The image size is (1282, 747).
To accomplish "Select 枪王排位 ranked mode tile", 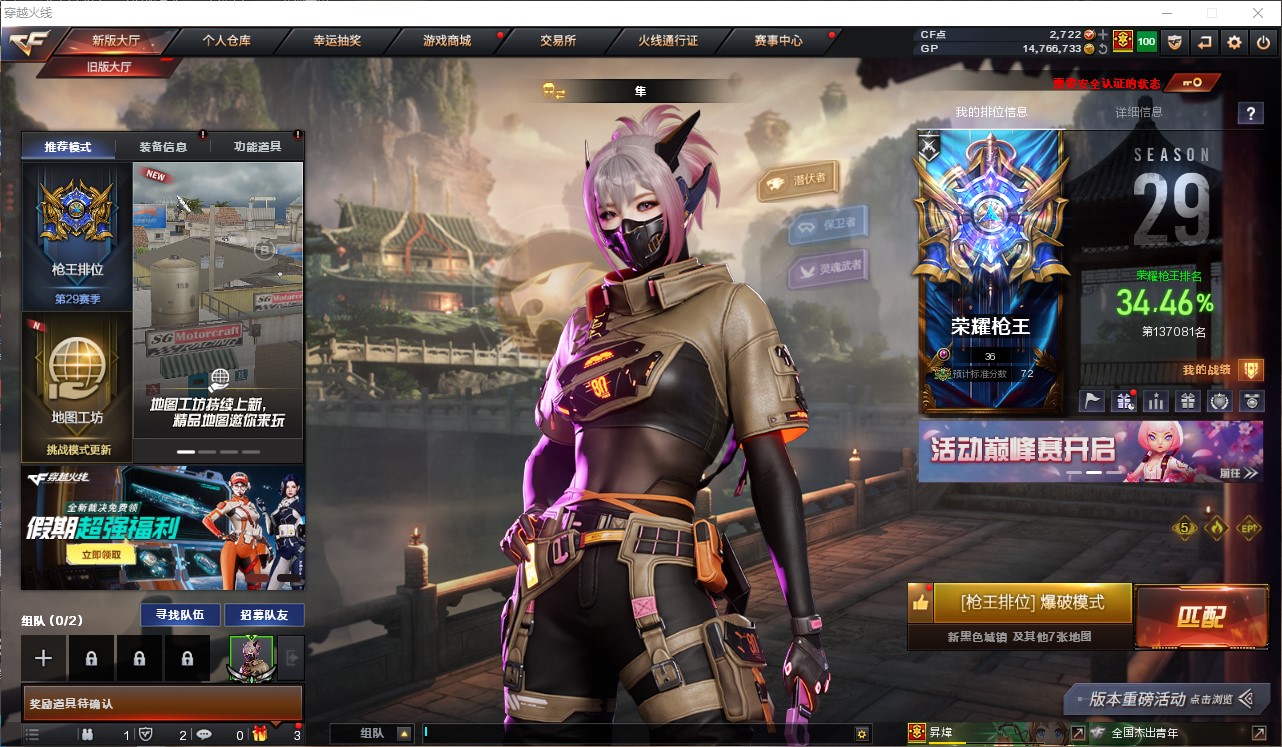I will pyautogui.click(x=78, y=235).
